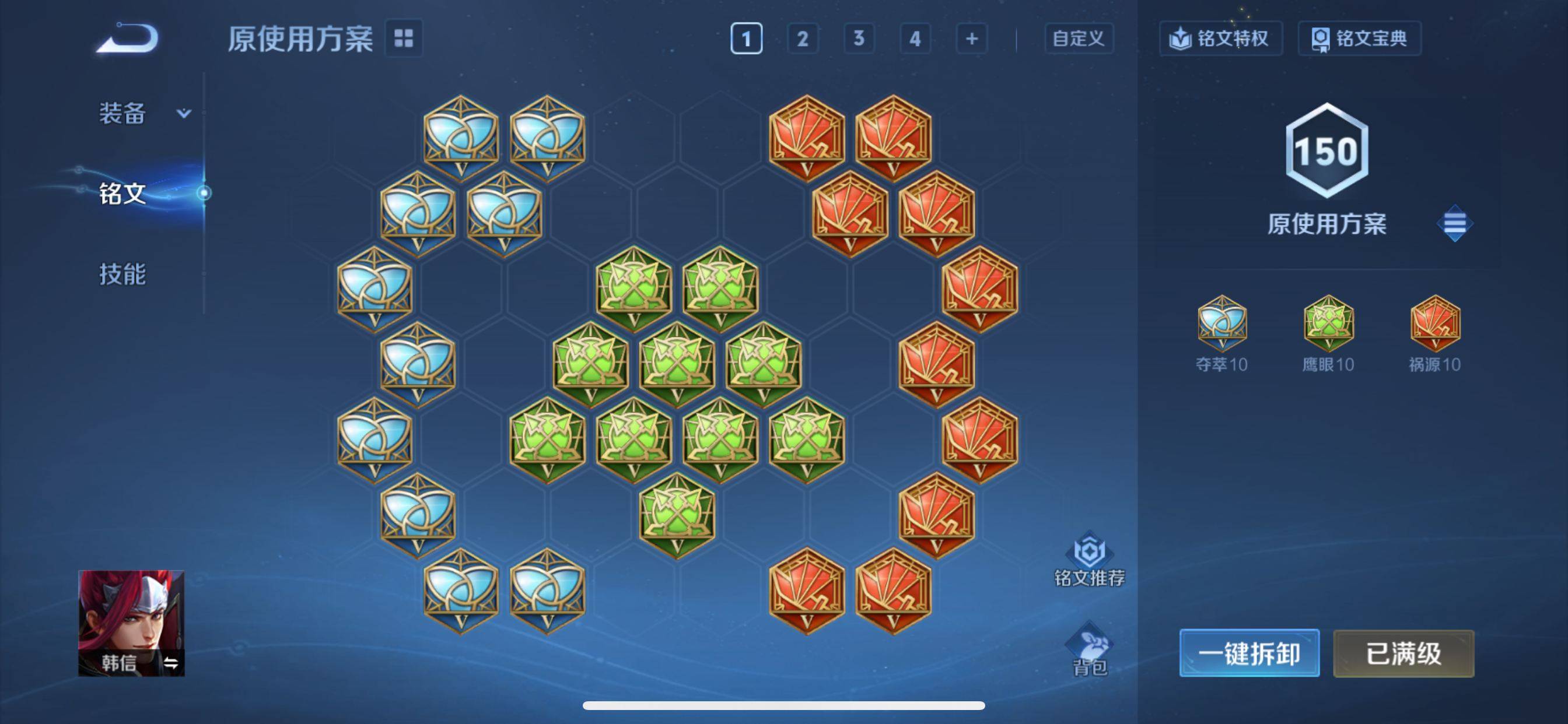Screen dimensions: 1568x724
Task: Go back using the return arrow
Action: [x=129, y=38]
